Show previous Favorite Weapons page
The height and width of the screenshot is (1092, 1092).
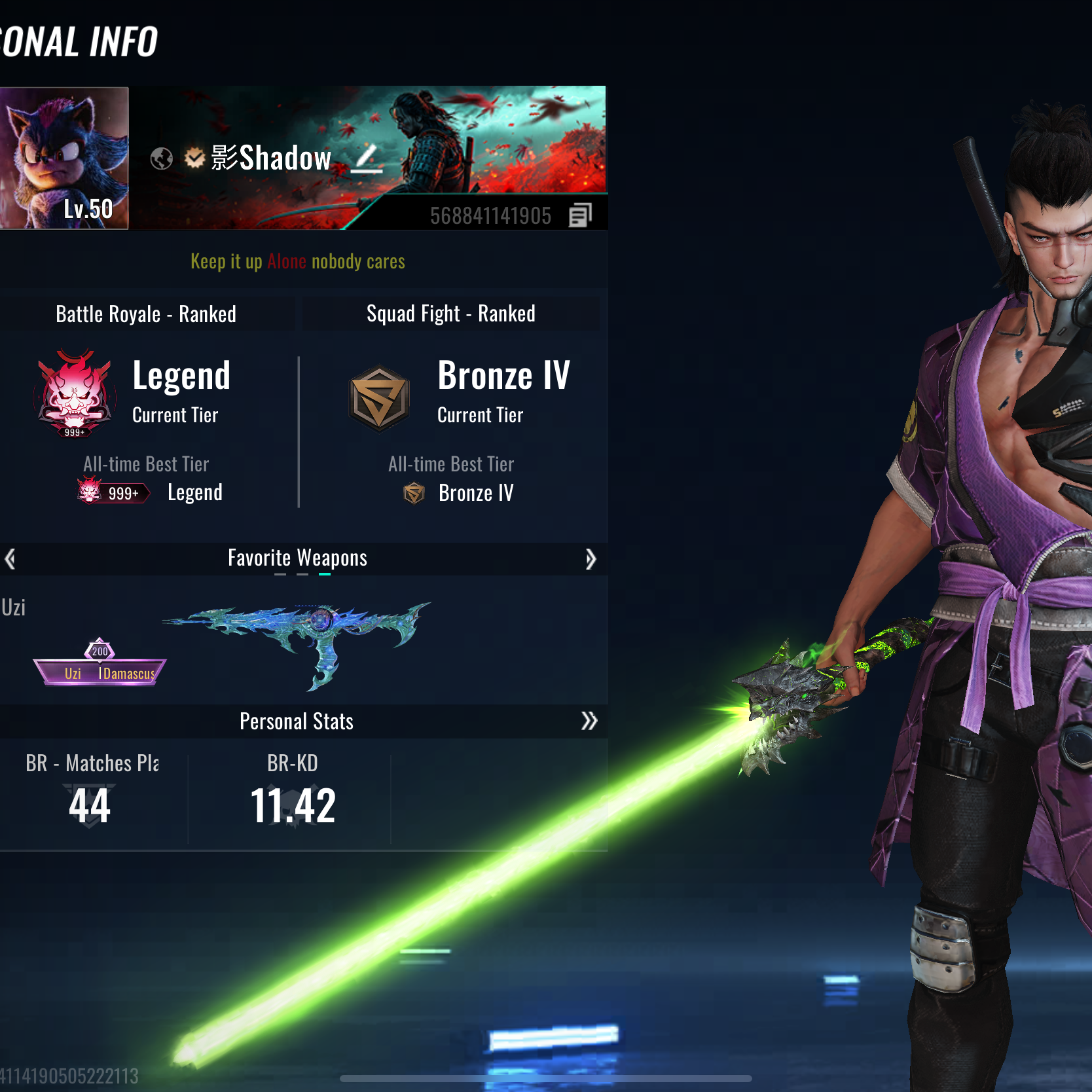click(x=10, y=558)
